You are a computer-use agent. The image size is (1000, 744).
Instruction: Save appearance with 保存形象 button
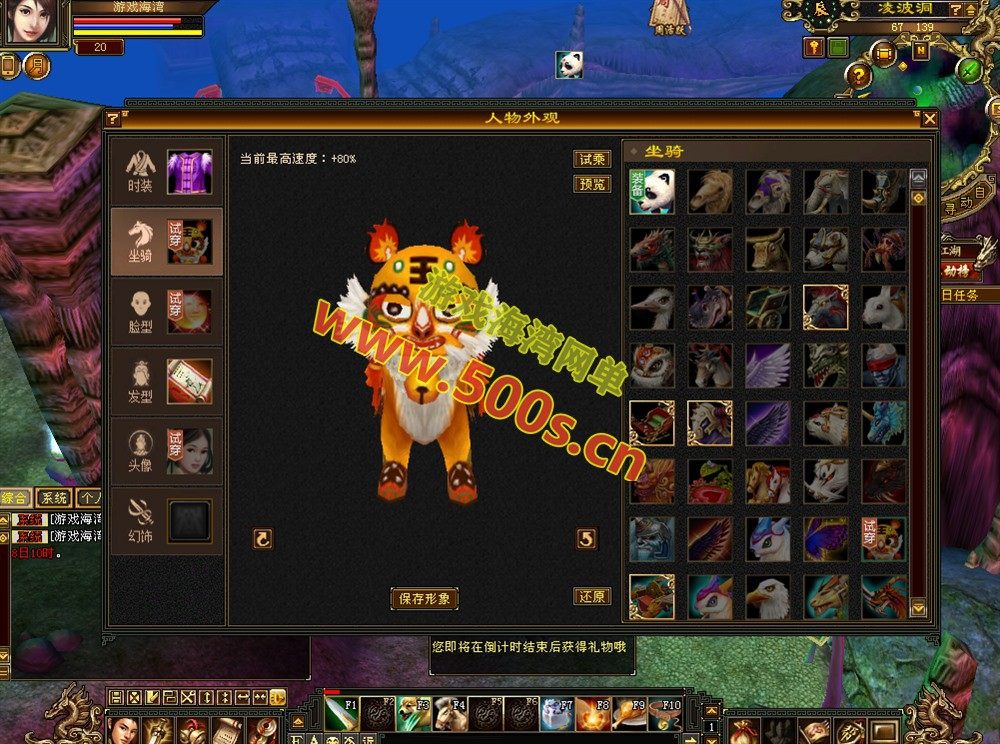pyautogui.click(x=424, y=599)
